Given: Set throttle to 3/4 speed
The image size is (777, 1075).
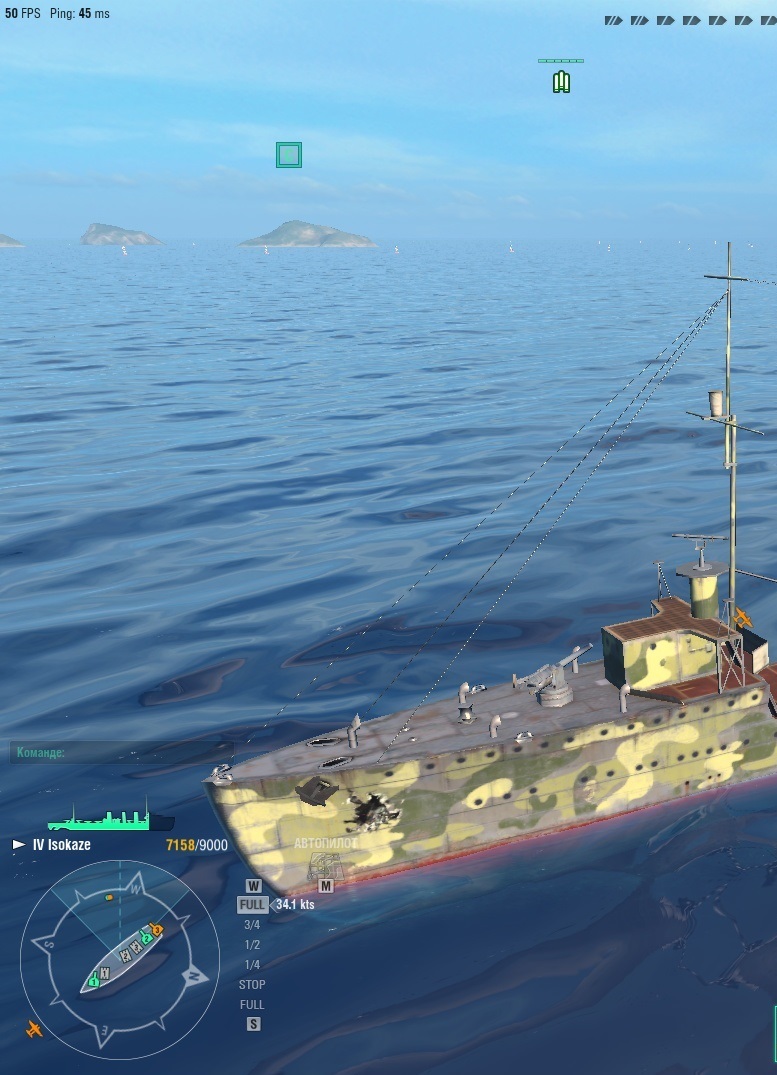Looking at the screenshot, I should 252,925.
